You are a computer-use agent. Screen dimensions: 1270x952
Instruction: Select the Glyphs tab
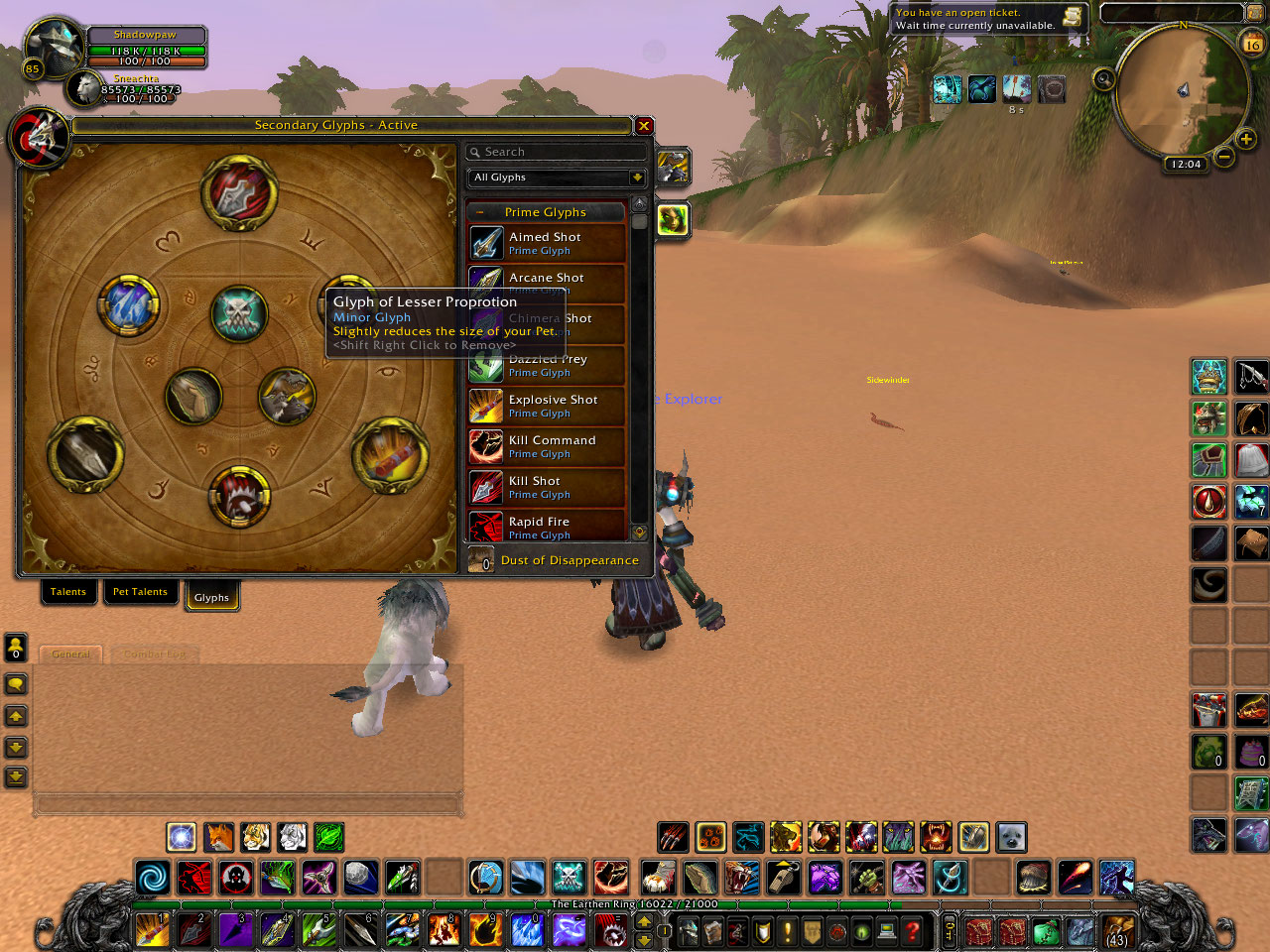point(211,597)
